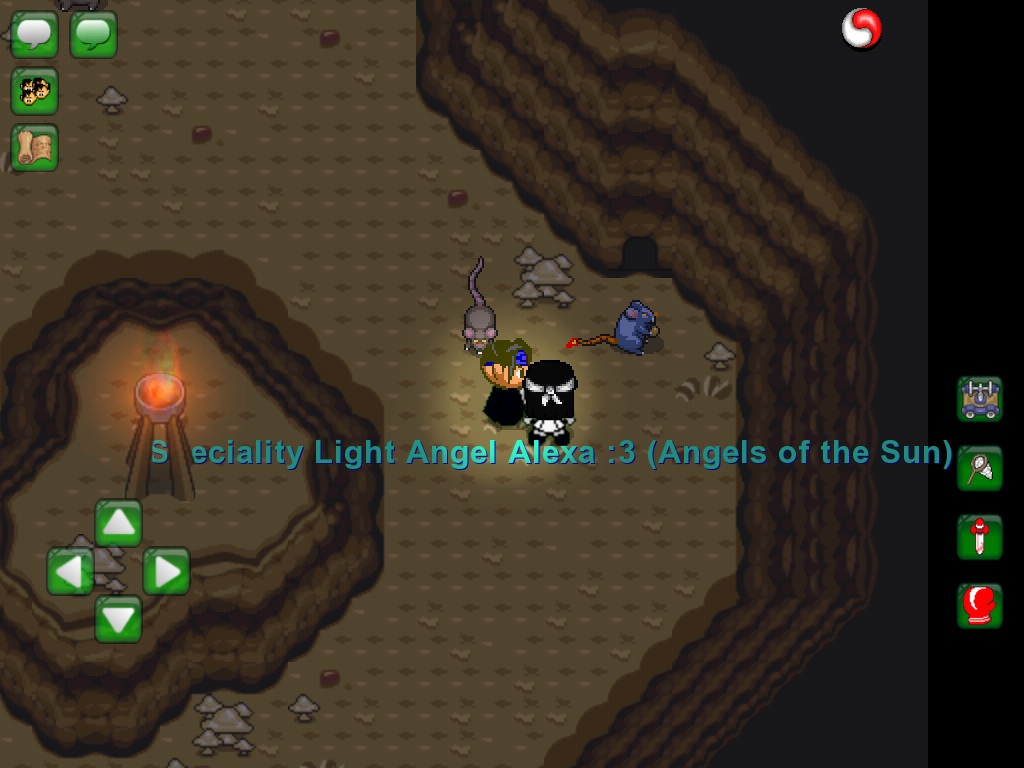Use the red-hilted sword attack

tap(979, 538)
